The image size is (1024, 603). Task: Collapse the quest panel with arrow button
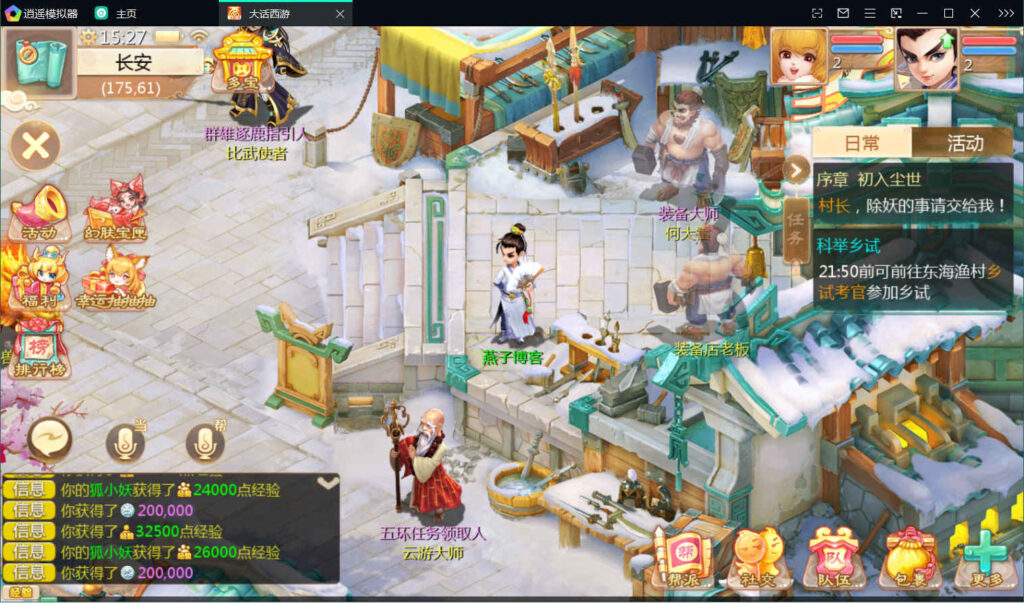coord(795,170)
